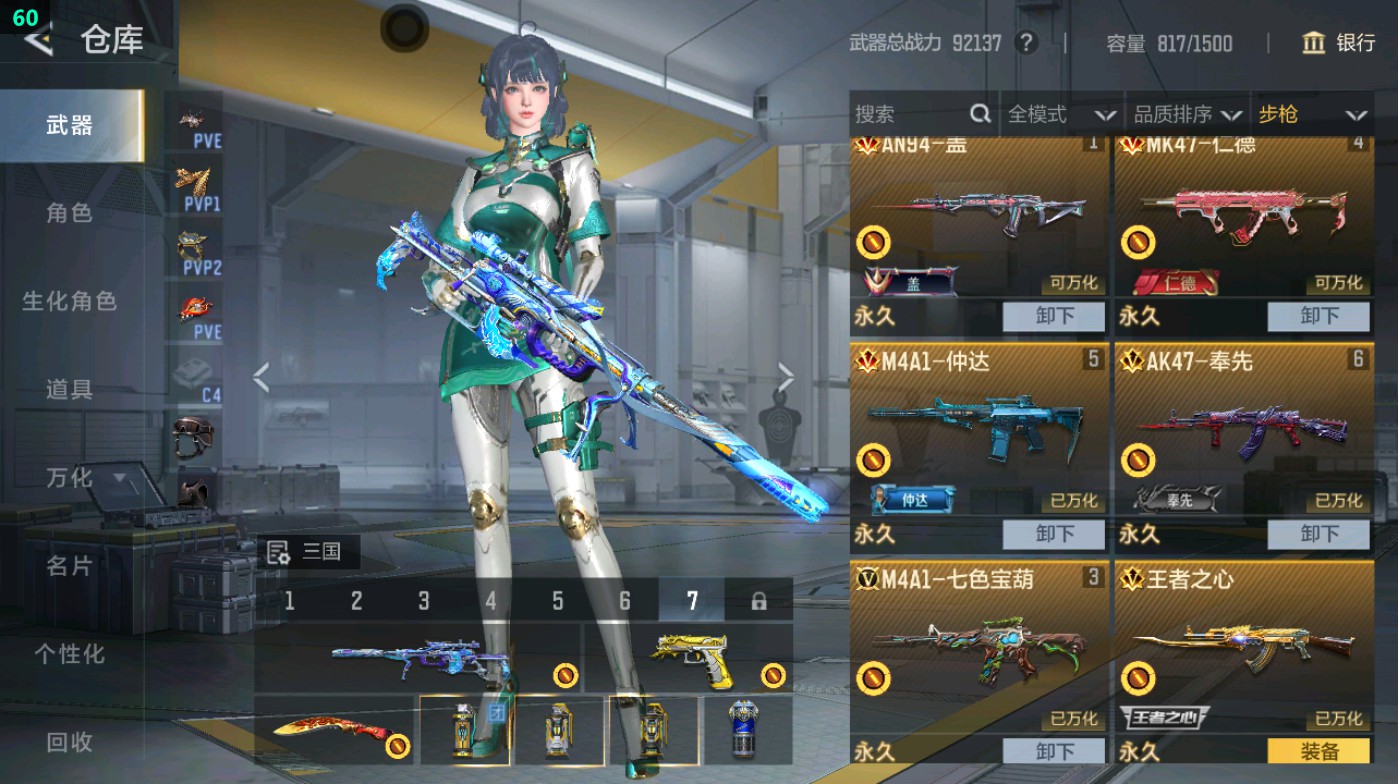Image resolution: width=1398 pixels, height=784 pixels.
Task: Open the 银行 bank
Action: [1339, 43]
